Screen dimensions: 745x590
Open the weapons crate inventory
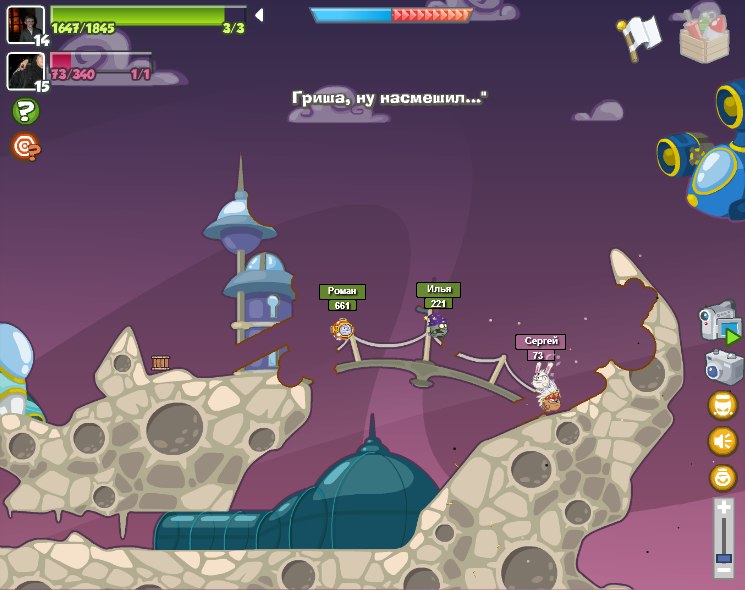(704, 37)
